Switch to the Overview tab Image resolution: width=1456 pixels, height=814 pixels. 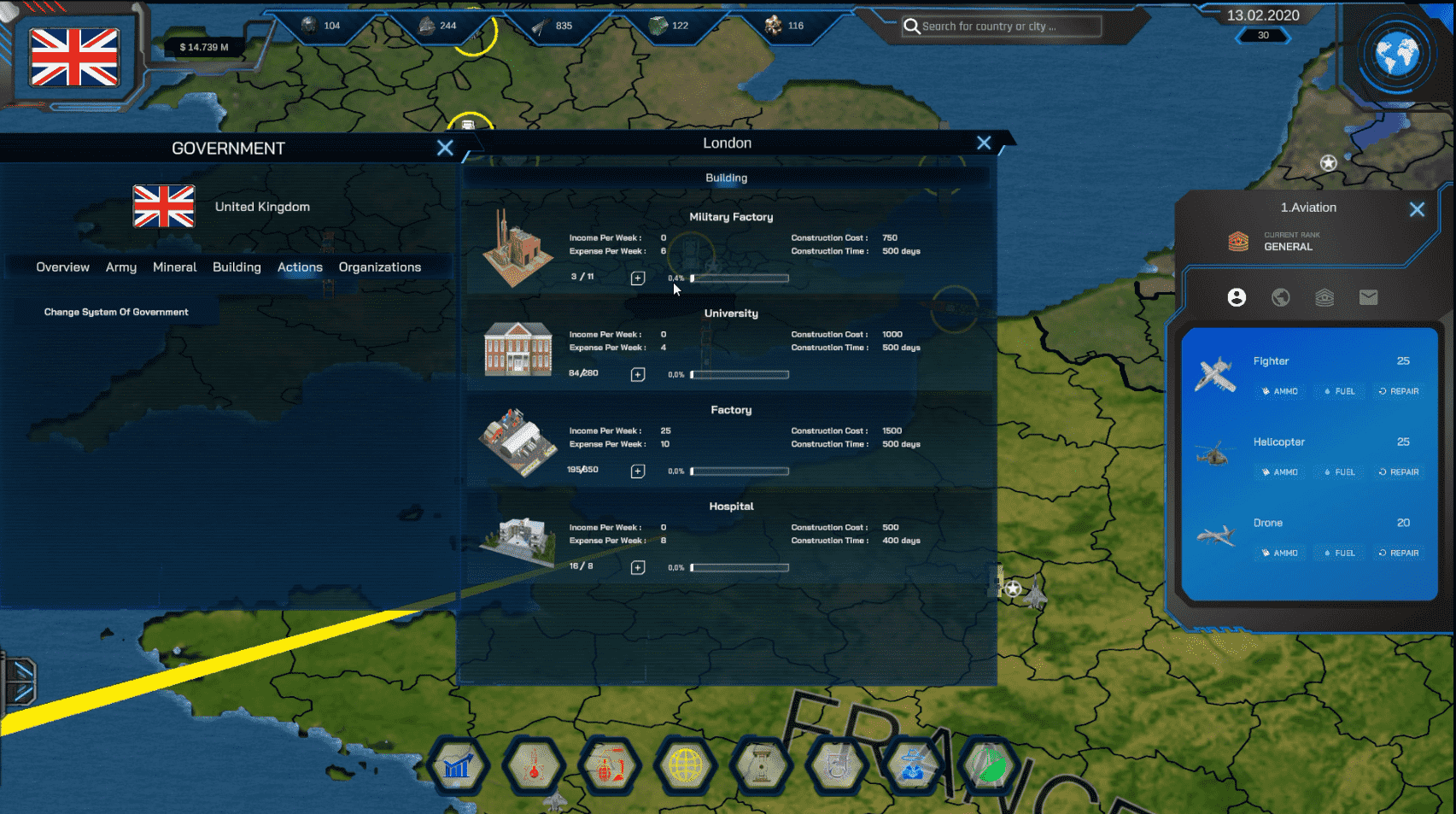point(62,267)
